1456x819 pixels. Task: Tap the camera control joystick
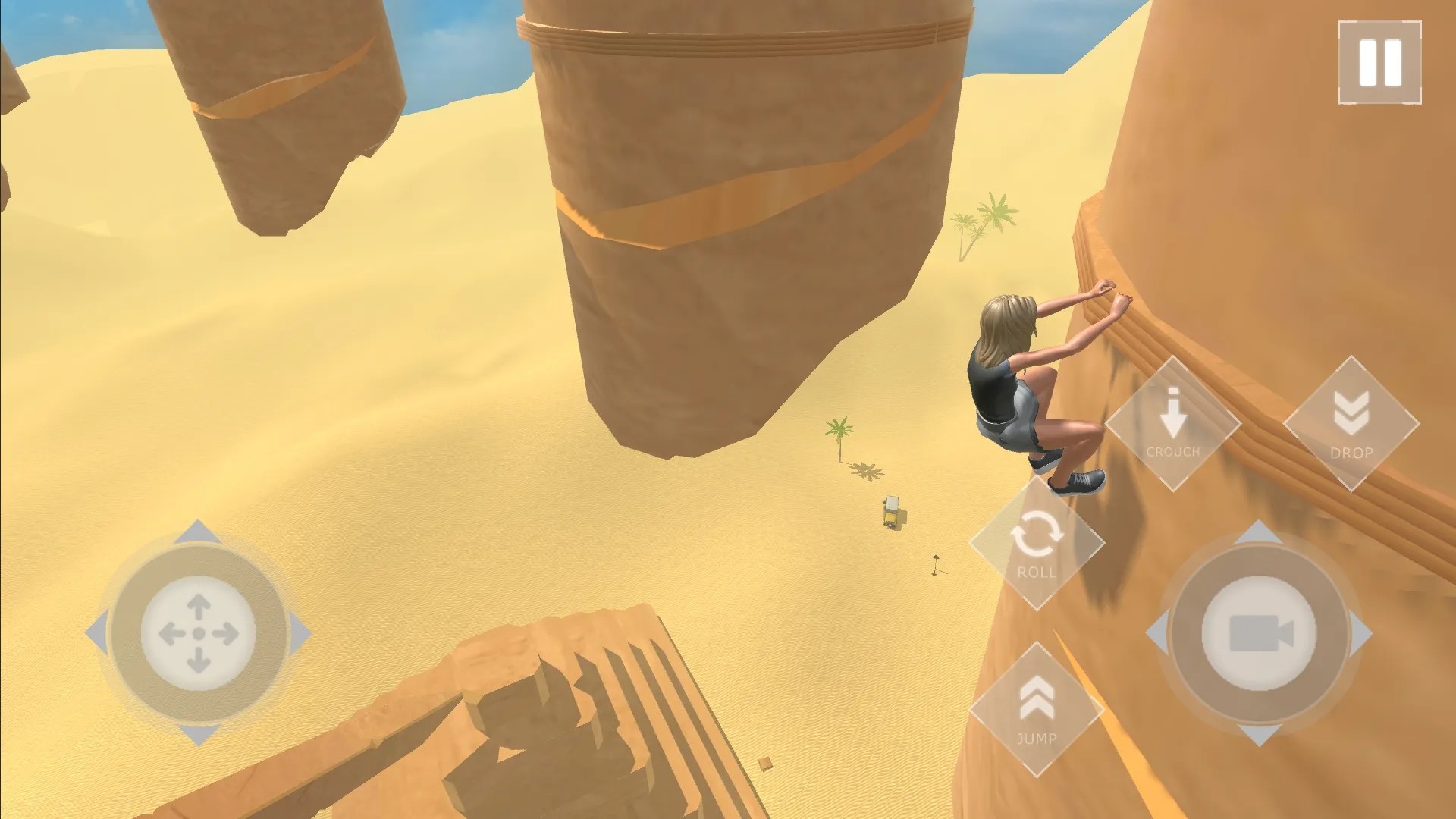[x=1260, y=633]
